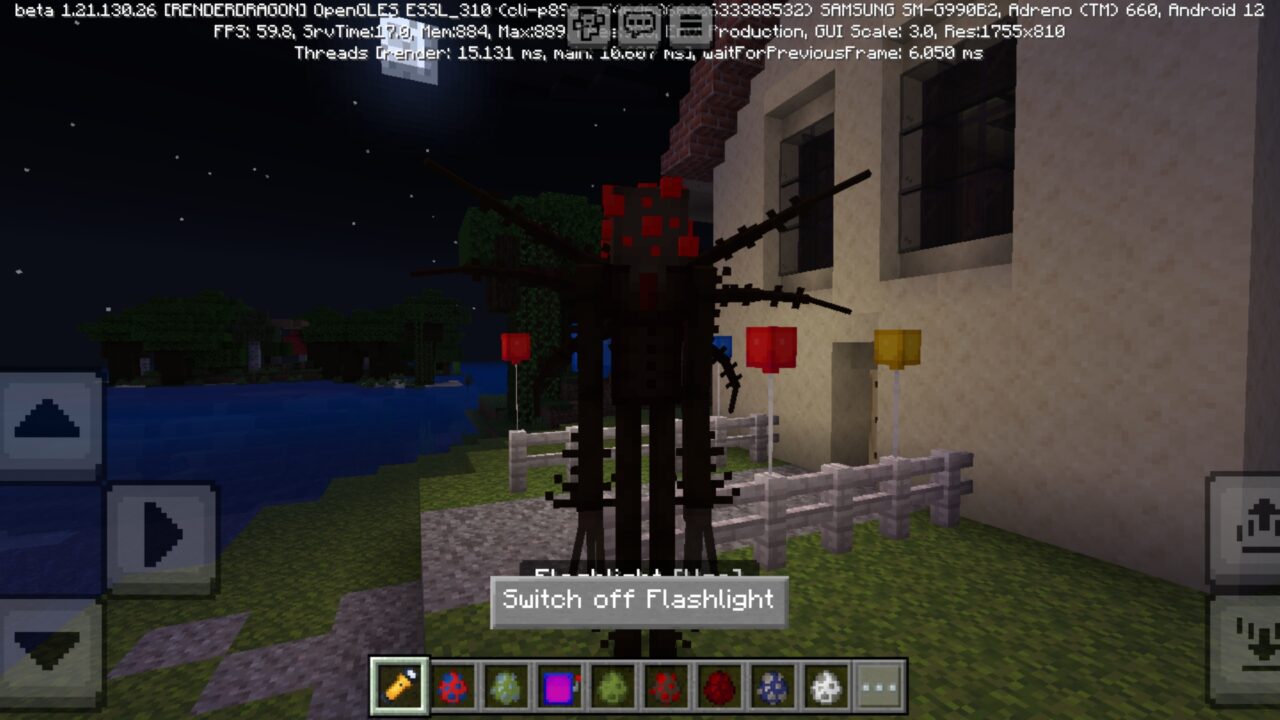Switch off the flashlight
The width and height of the screenshot is (1280, 720).
point(639,600)
